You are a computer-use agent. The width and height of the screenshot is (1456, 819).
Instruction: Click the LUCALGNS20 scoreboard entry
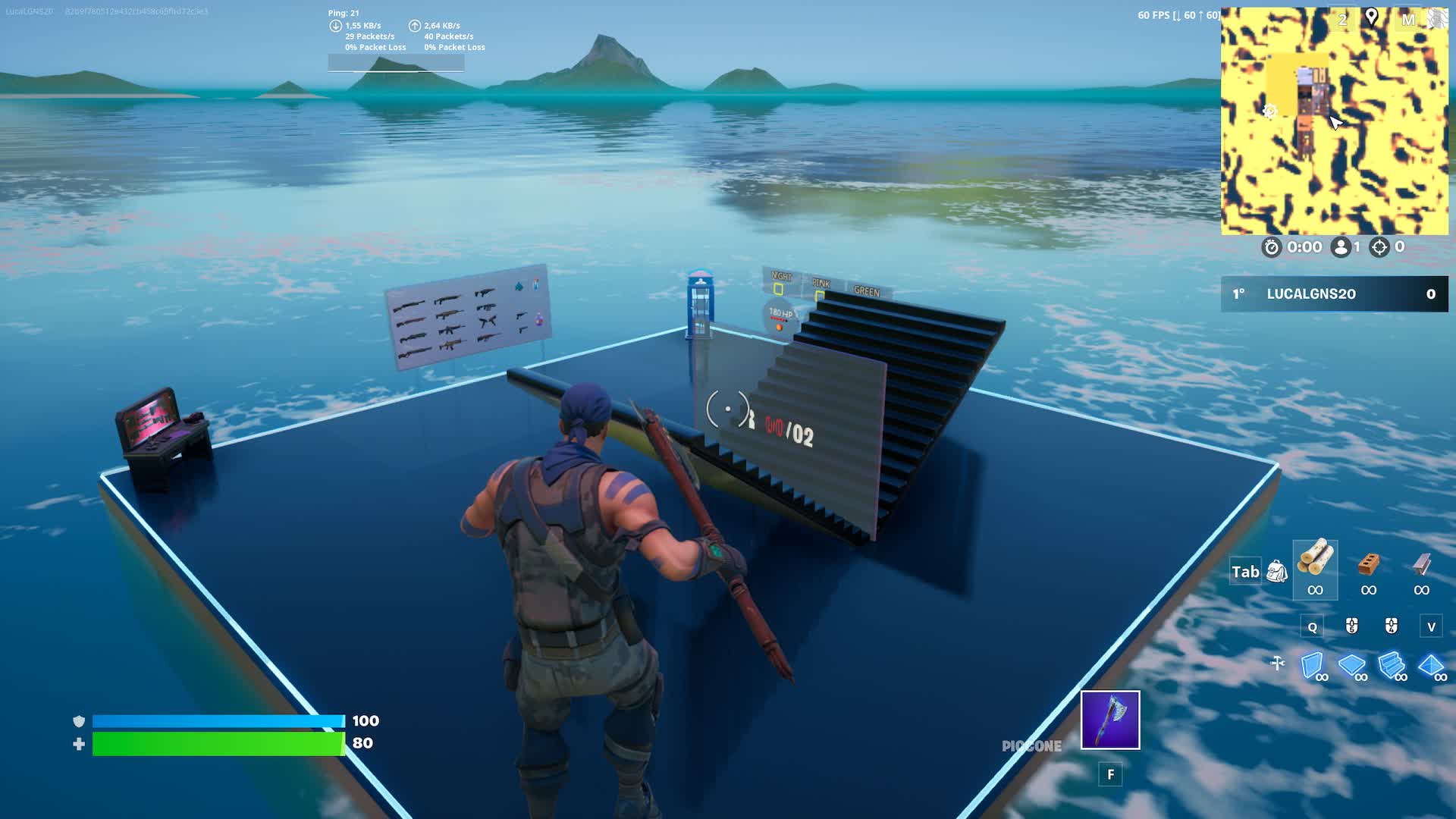[x=1312, y=294]
